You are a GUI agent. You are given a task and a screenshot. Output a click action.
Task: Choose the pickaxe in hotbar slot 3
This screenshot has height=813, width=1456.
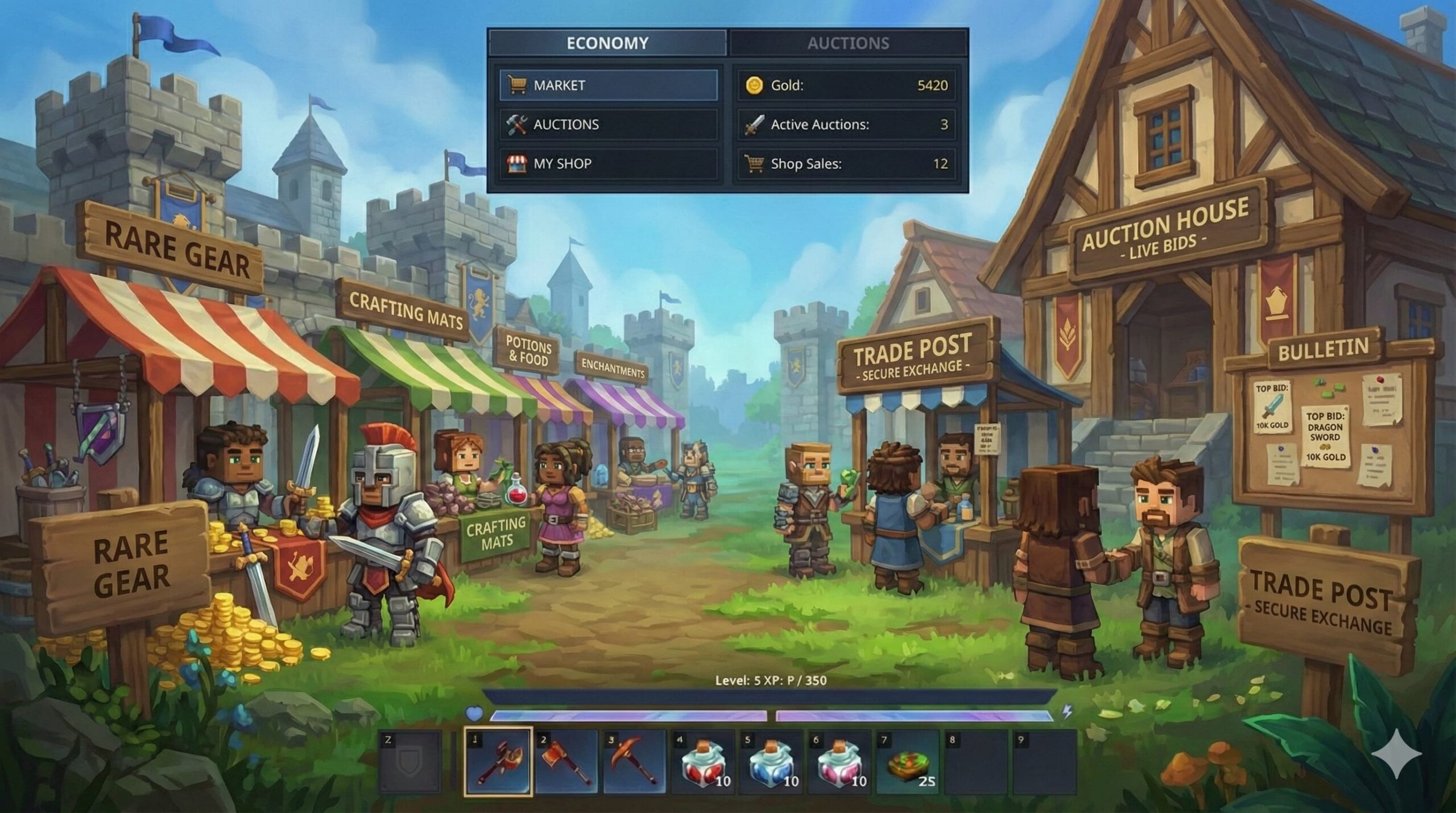coord(634,761)
